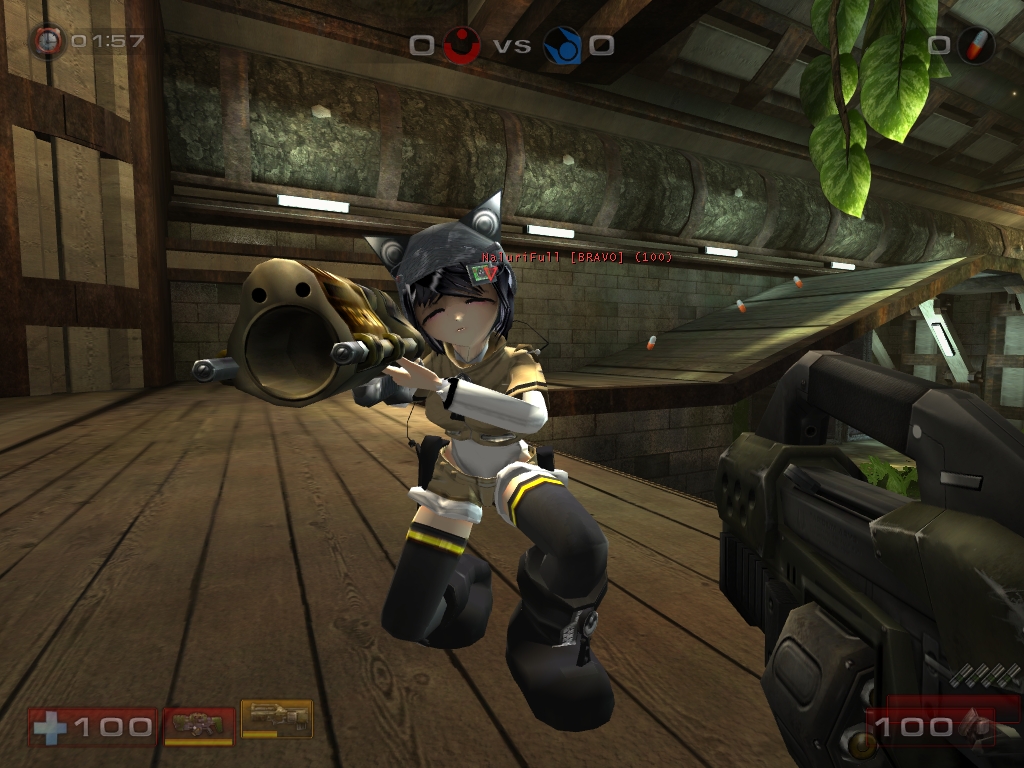Click the blue team emblem
The height and width of the screenshot is (768, 1024).
pos(563,45)
